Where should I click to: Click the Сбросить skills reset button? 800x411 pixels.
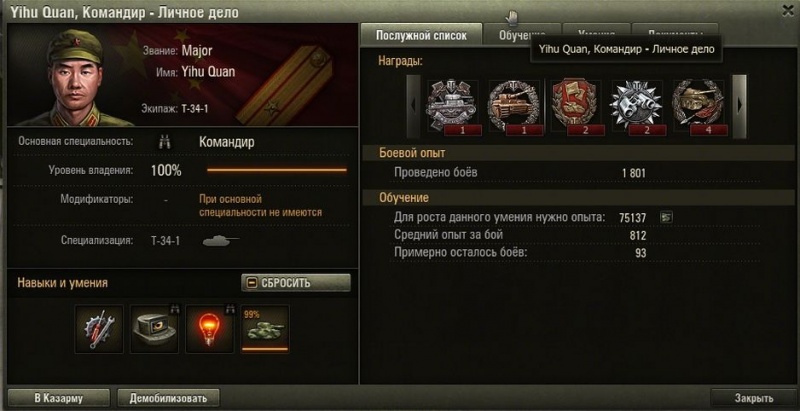[x=296, y=282]
